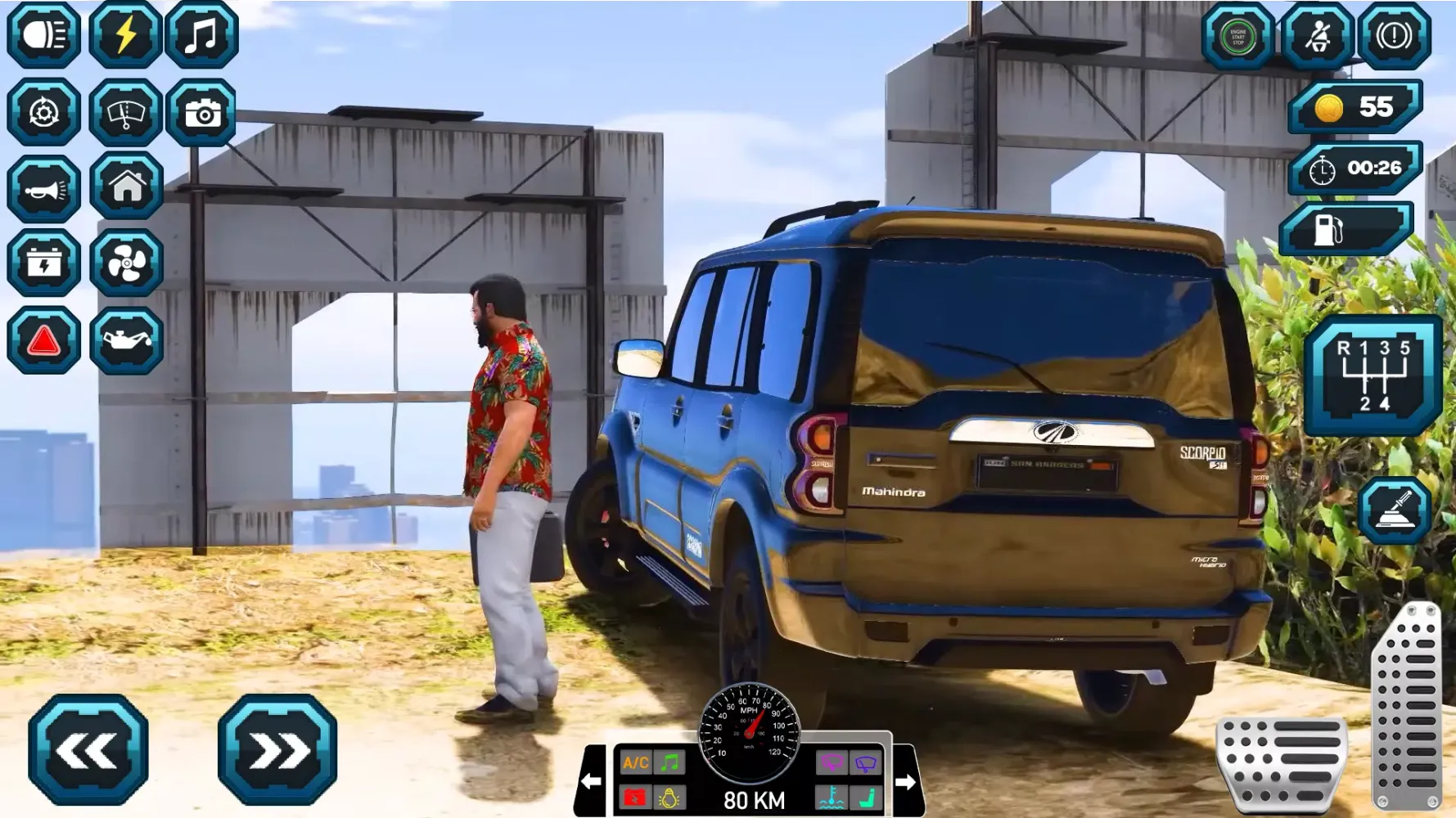Toggle the red hazard triangle button

(44, 339)
